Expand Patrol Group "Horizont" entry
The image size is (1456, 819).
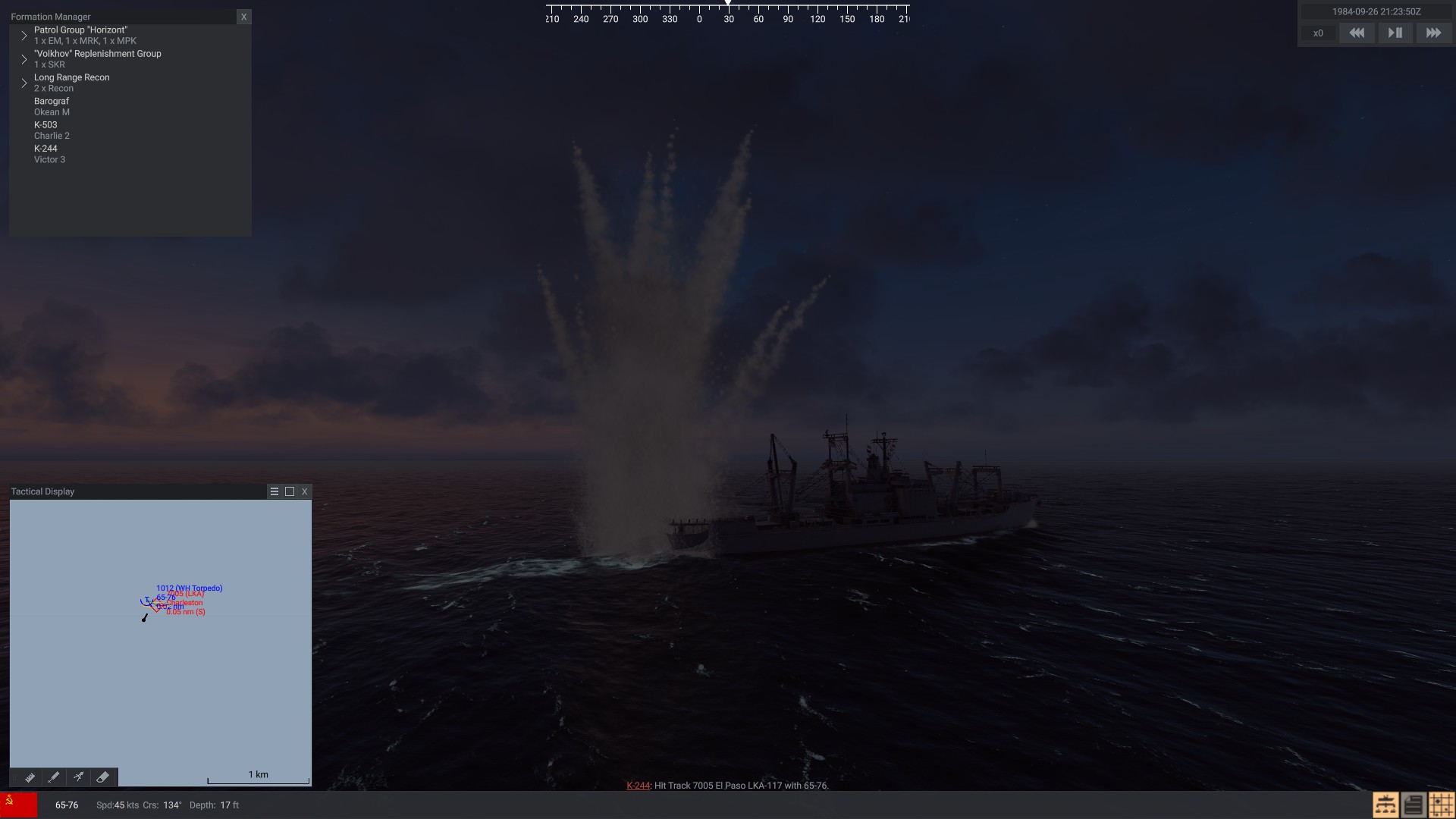[24, 36]
